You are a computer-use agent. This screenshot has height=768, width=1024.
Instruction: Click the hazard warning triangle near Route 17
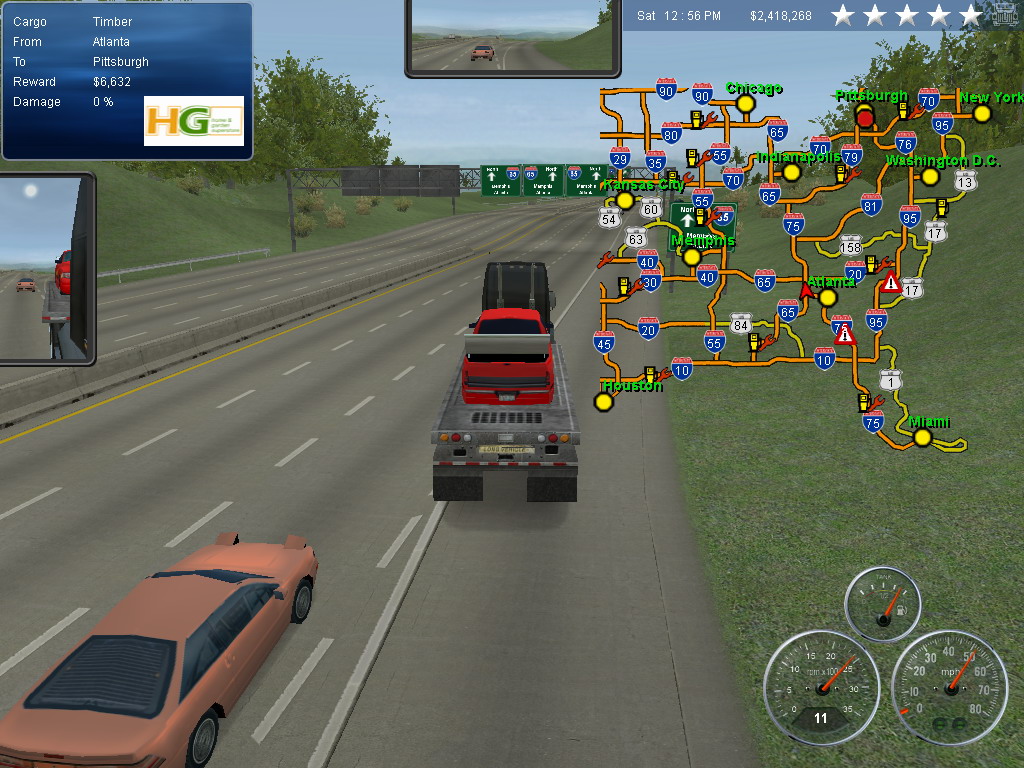891,282
